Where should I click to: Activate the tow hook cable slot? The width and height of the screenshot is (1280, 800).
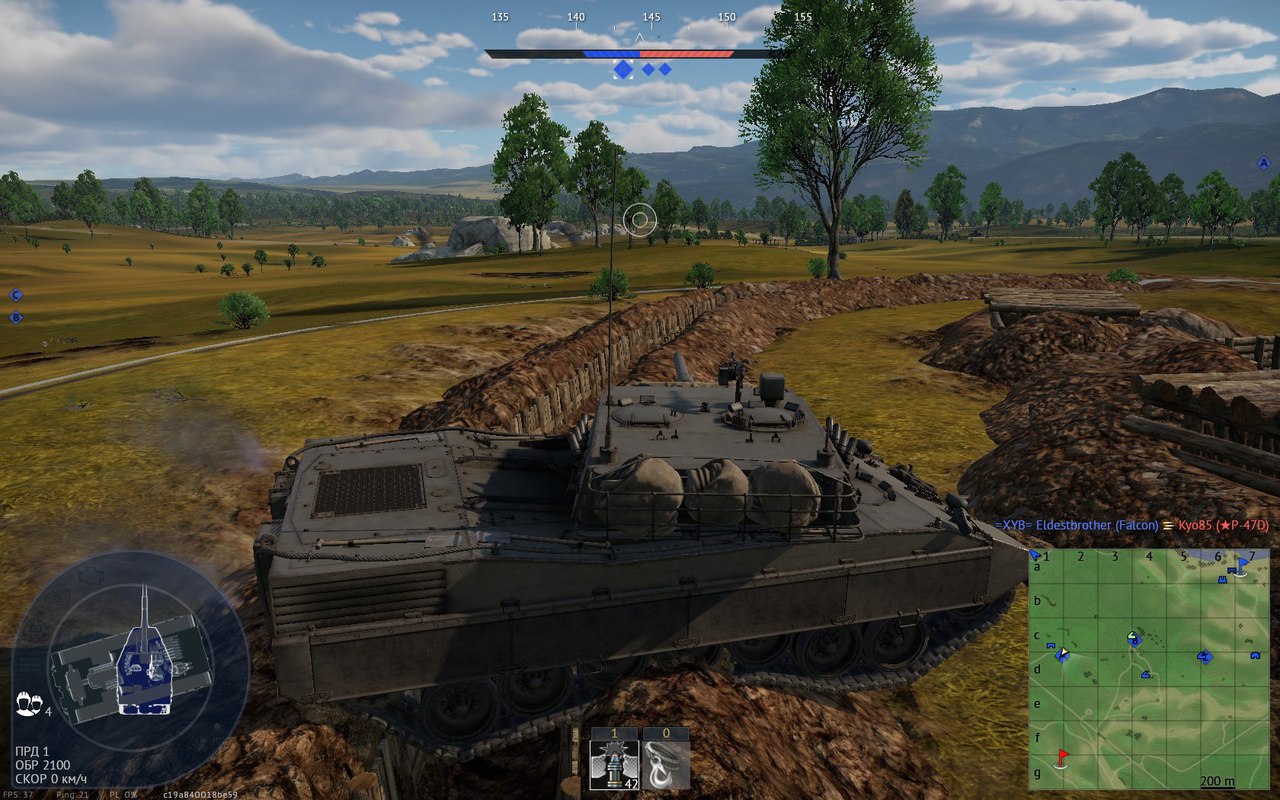[665, 765]
